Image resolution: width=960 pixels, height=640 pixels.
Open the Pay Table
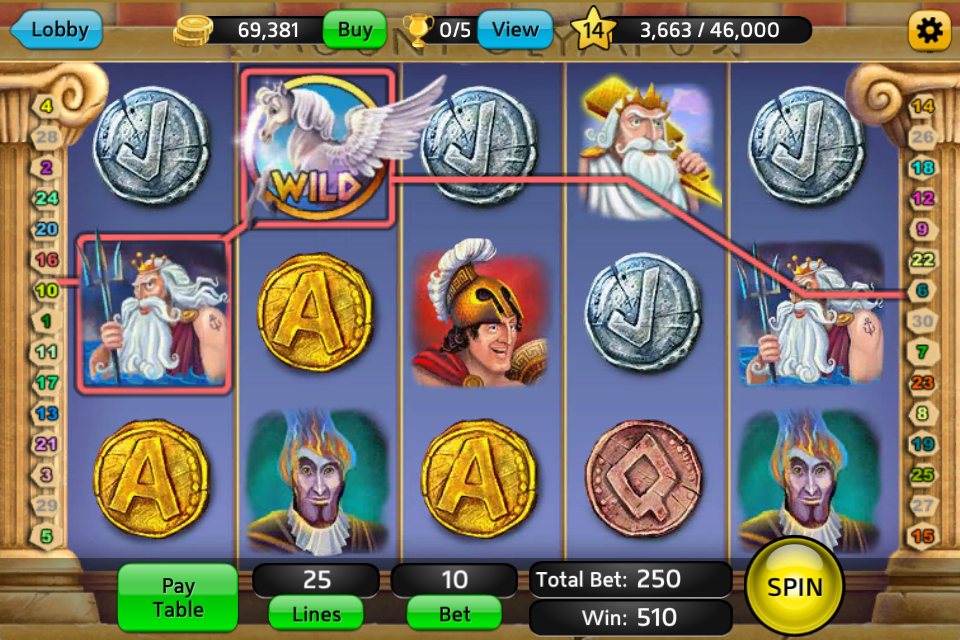pos(177,597)
